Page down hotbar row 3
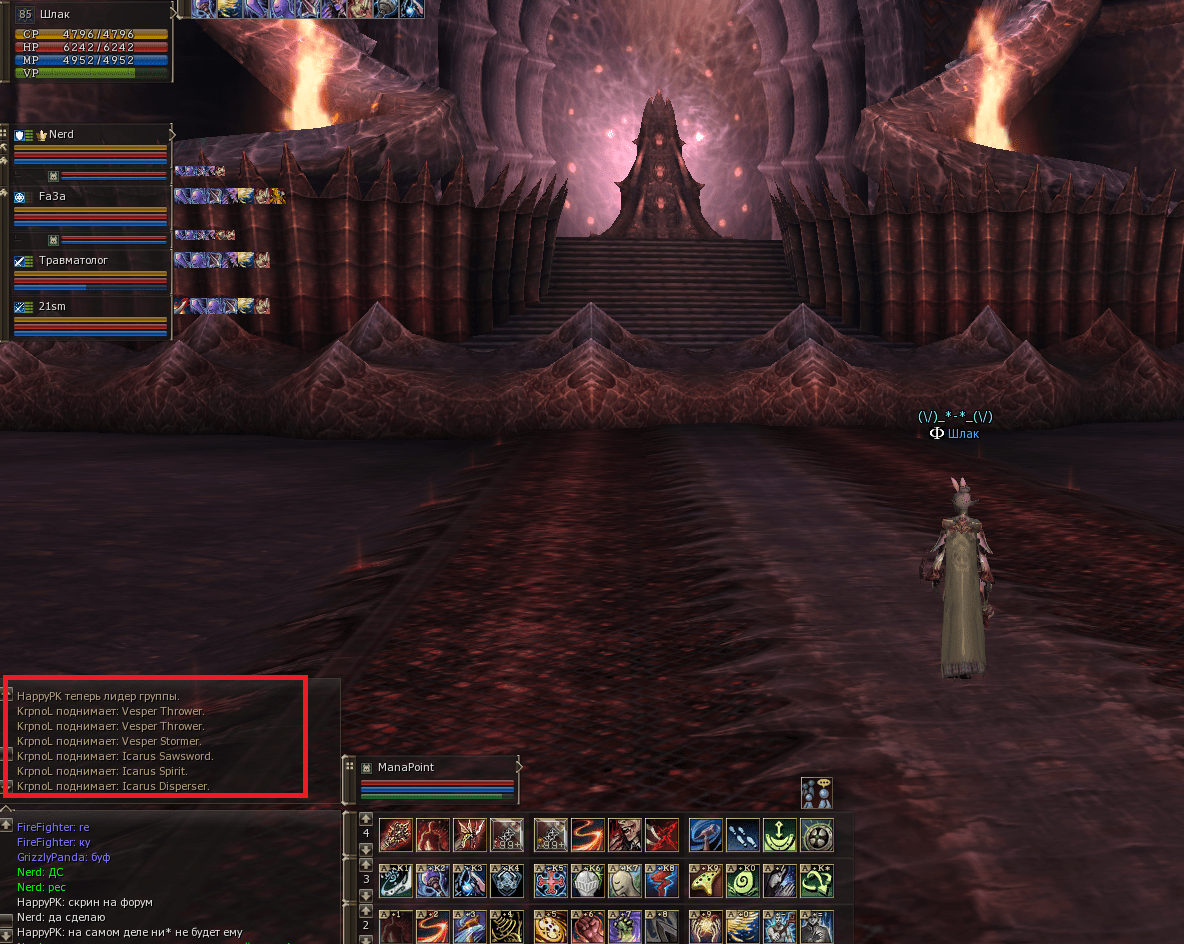The image size is (1184, 944). coord(366,896)
